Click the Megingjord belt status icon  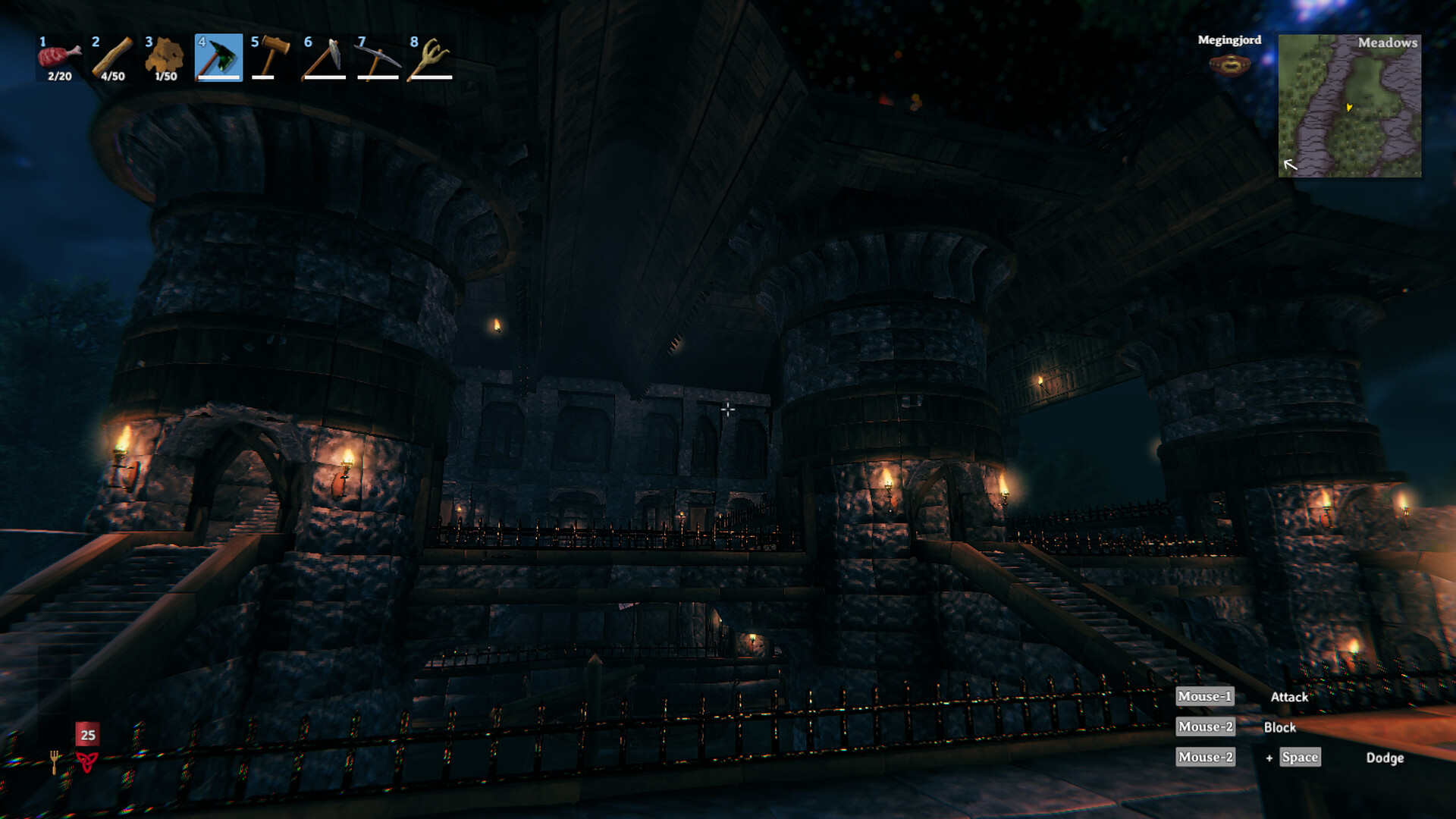(x=1229, y=65)
